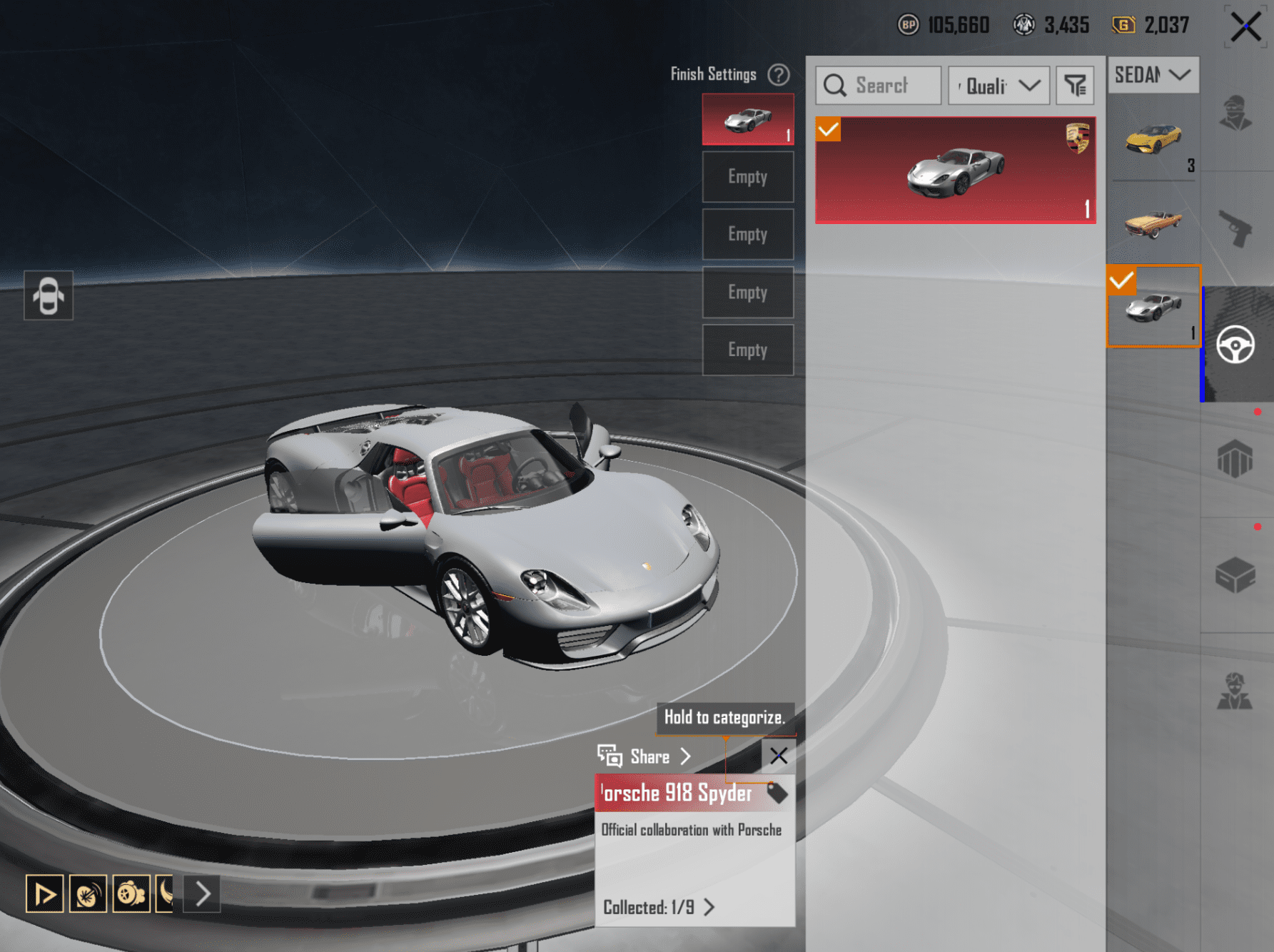Select the filled silver car finish slot
The image size is (1274, 952).
point(747,119)
